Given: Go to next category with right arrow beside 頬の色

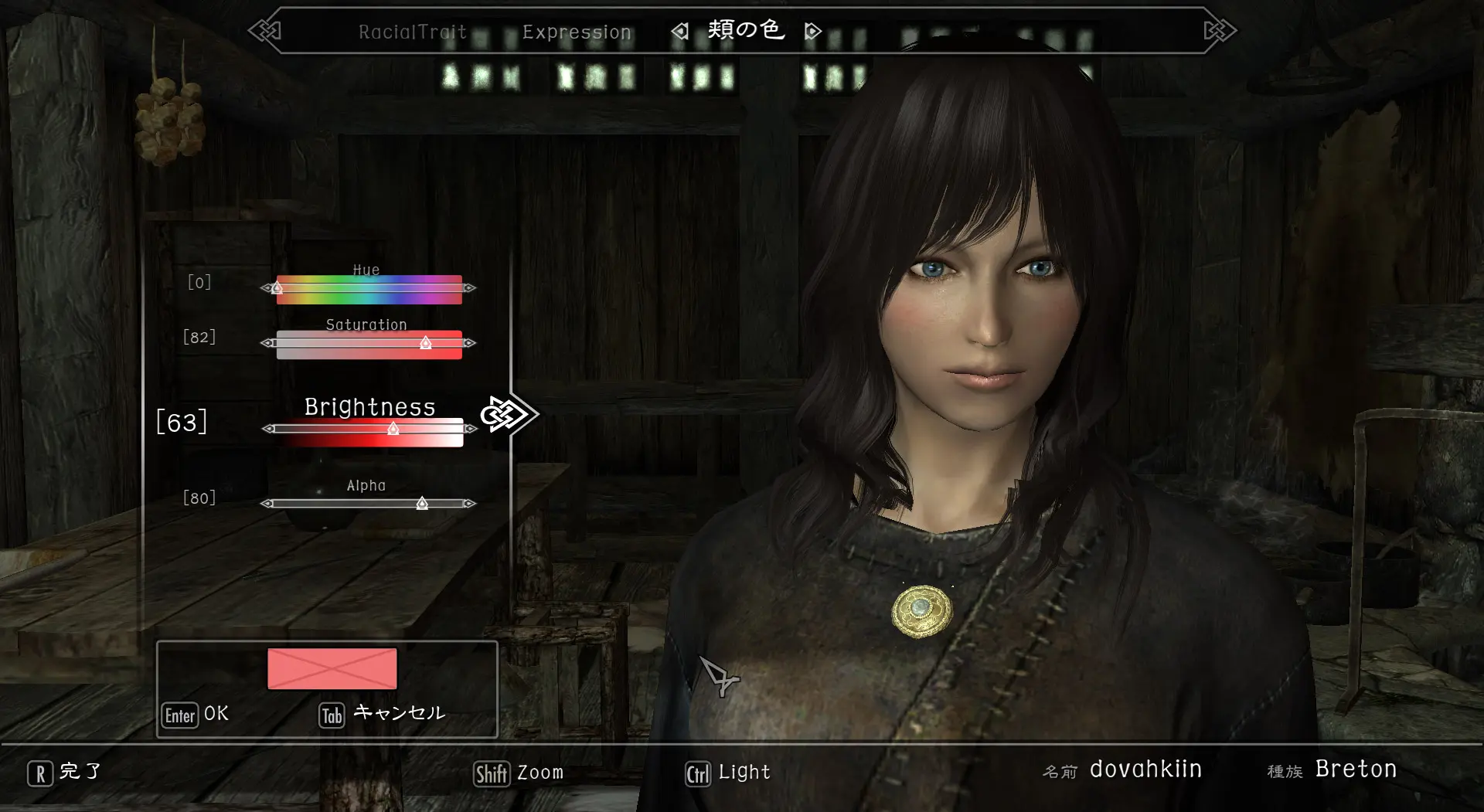Looking at the screenshot, I should pyautogui.click(x=812, y=32).
